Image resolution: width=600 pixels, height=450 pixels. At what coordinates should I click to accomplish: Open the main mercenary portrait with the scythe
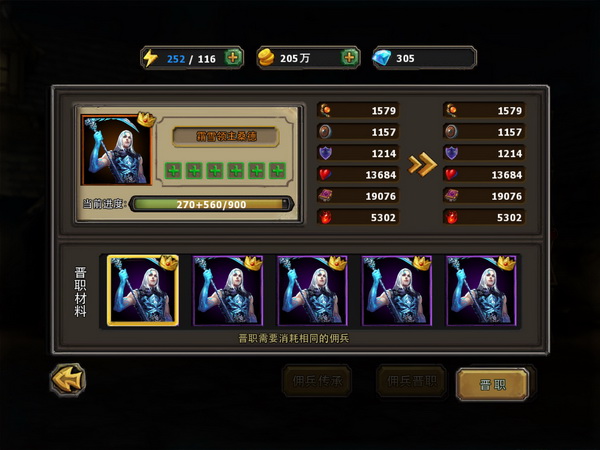point(116,149)
